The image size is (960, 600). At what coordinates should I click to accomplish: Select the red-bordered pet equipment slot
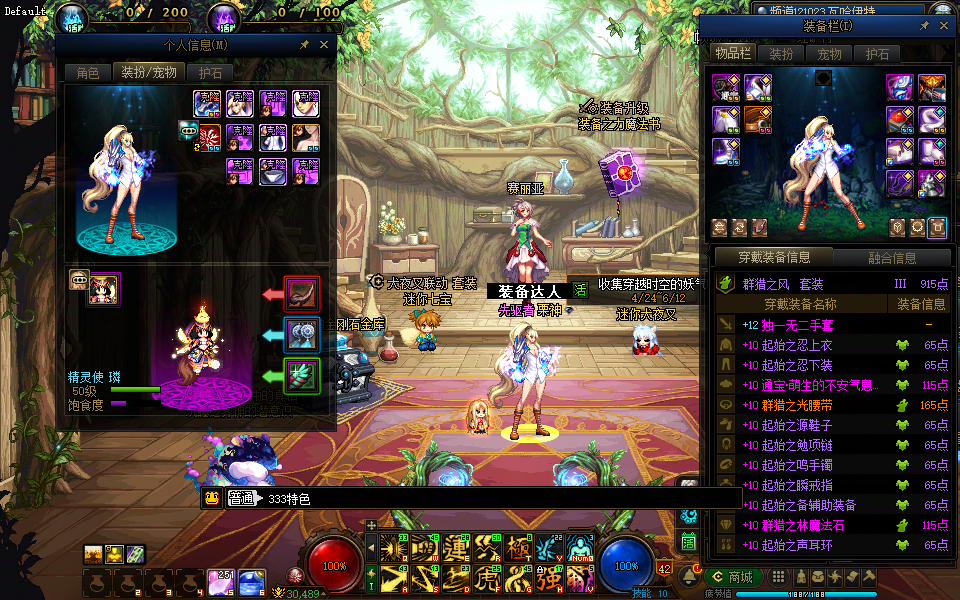point(302,294)
